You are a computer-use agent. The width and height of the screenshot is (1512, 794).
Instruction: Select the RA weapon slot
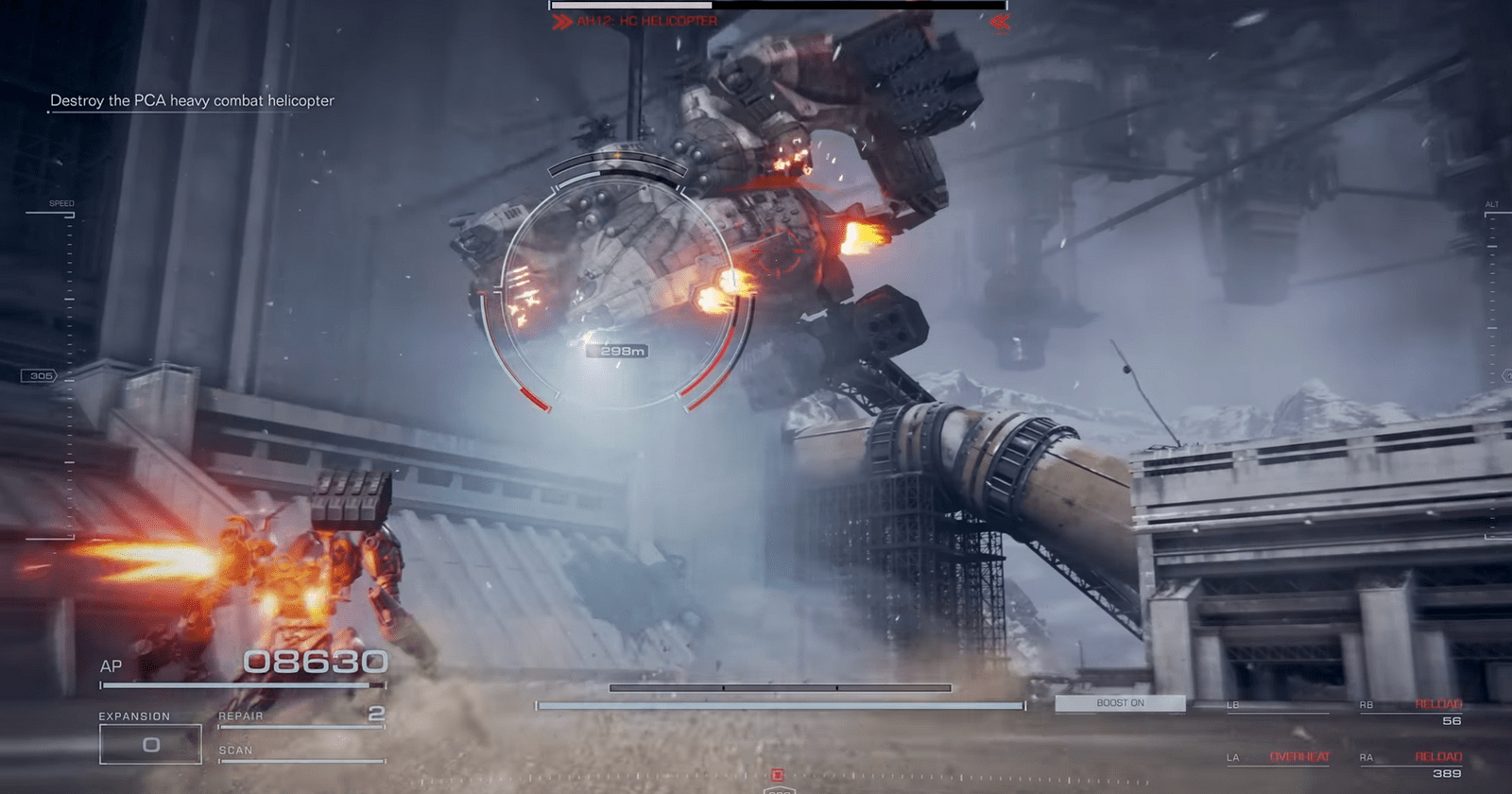coord(1411,765)
